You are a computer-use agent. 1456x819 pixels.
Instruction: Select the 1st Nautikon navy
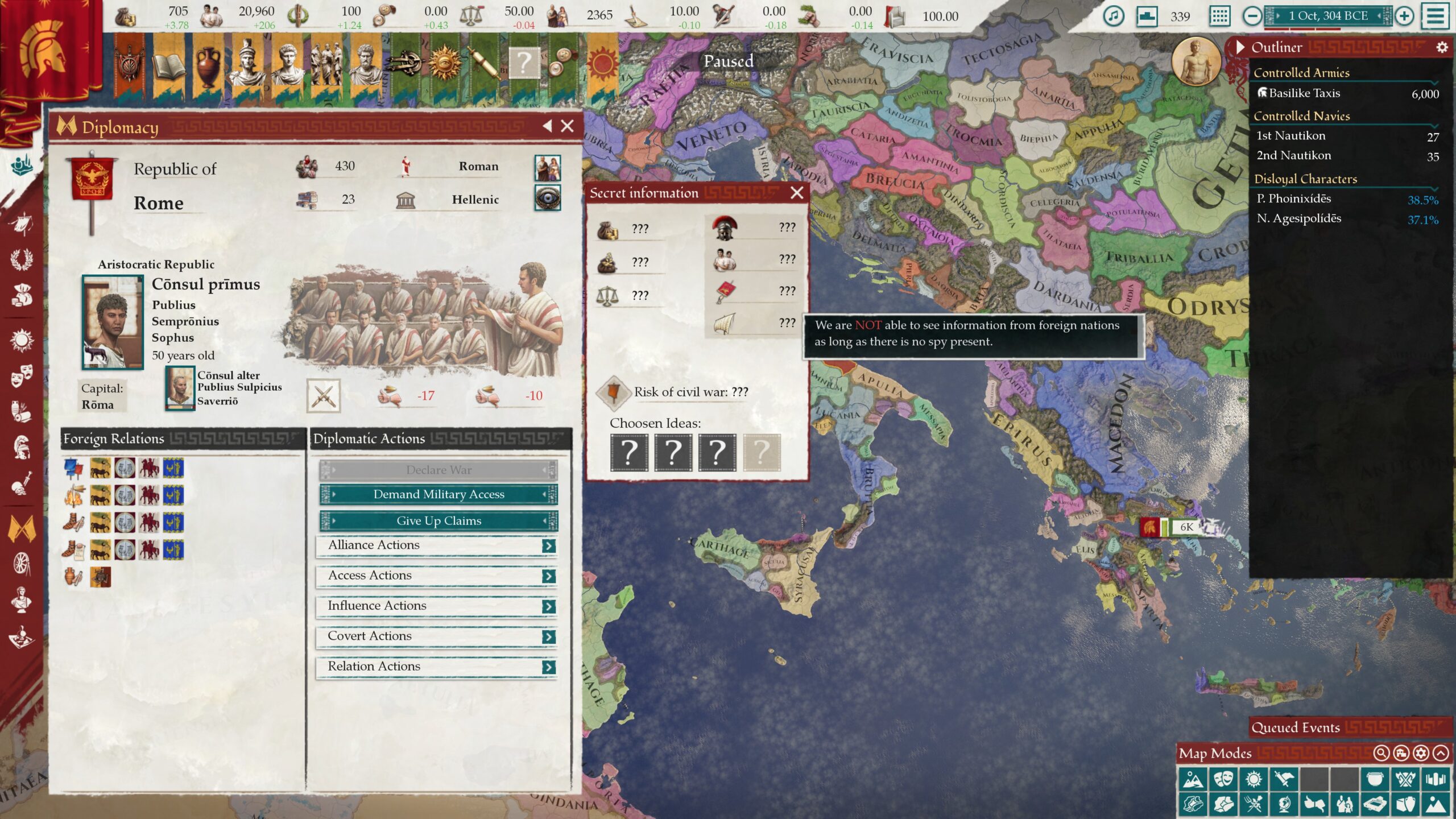pos(1290,136)
